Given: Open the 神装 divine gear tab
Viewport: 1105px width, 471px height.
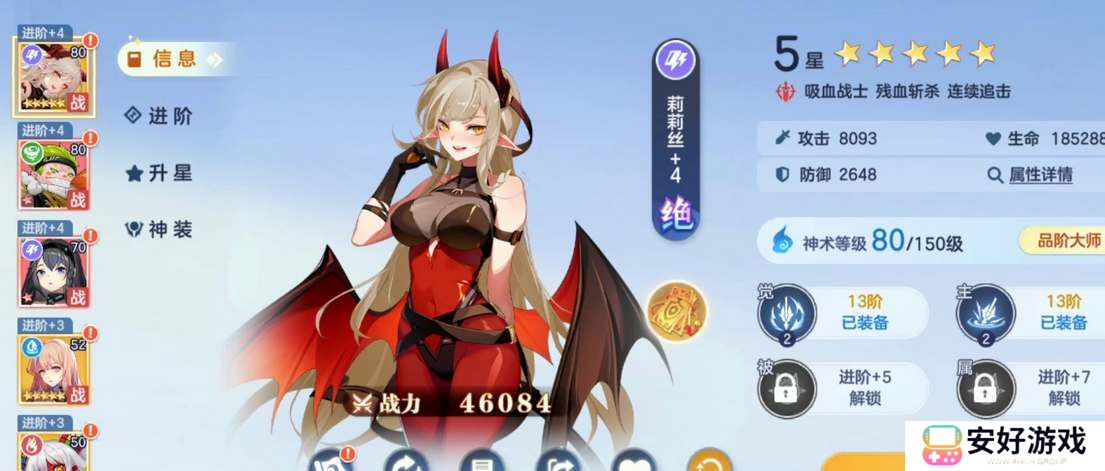Looking at the screenshot, I should [160, 230].
